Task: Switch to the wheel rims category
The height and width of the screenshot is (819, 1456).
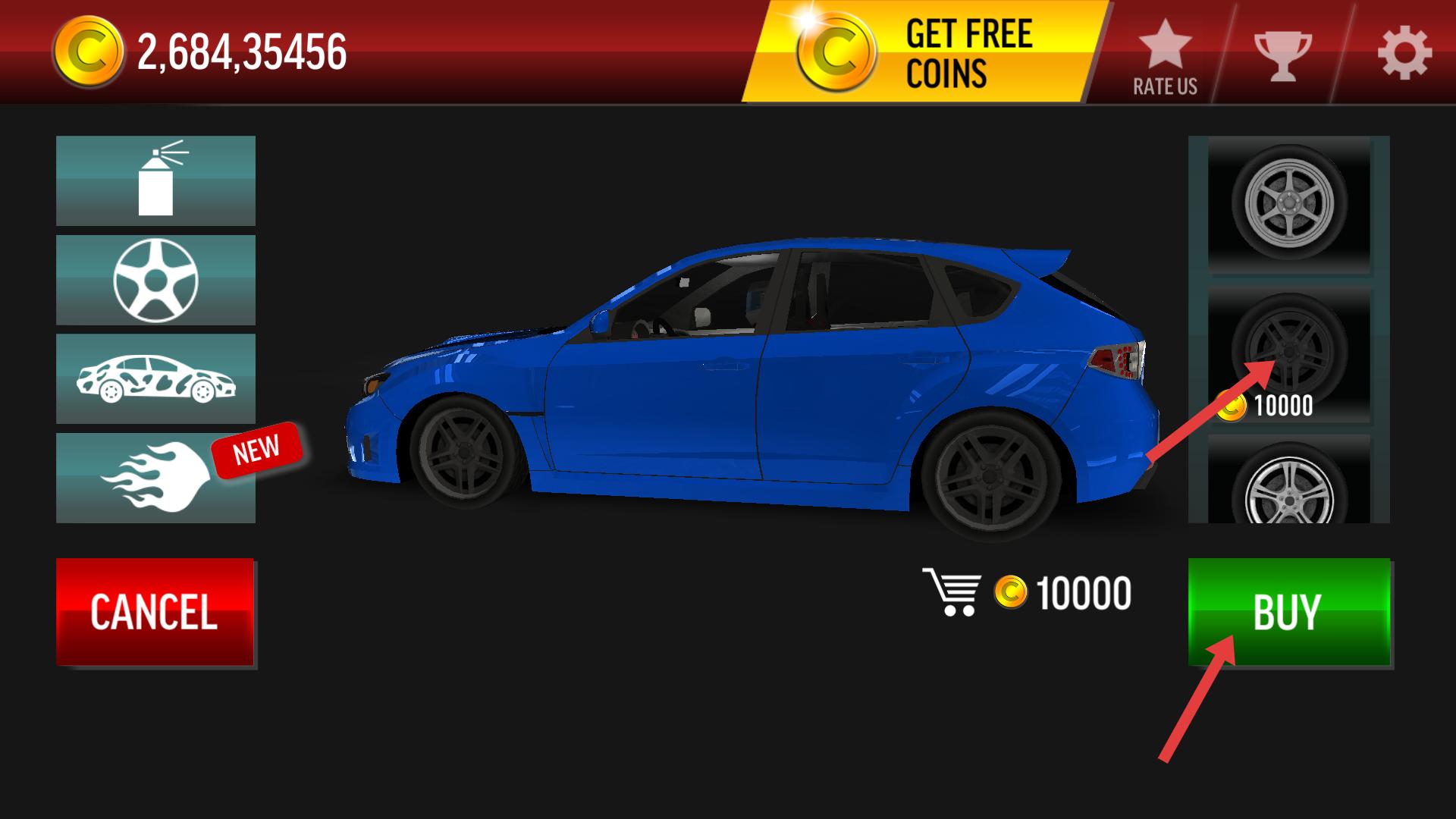Action: [x=155, y=280]
